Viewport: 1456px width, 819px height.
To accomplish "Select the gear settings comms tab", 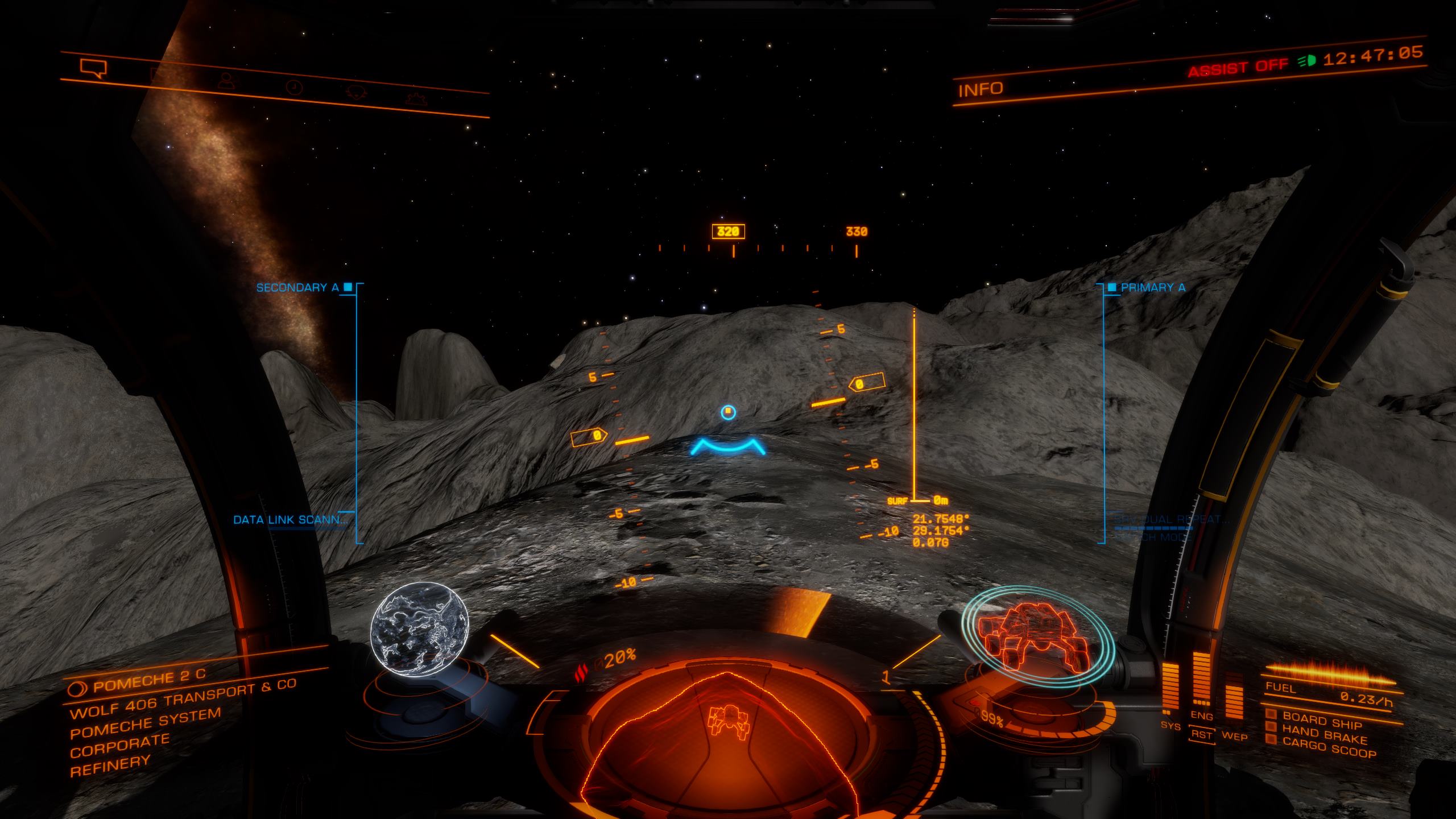I will 416,98.
